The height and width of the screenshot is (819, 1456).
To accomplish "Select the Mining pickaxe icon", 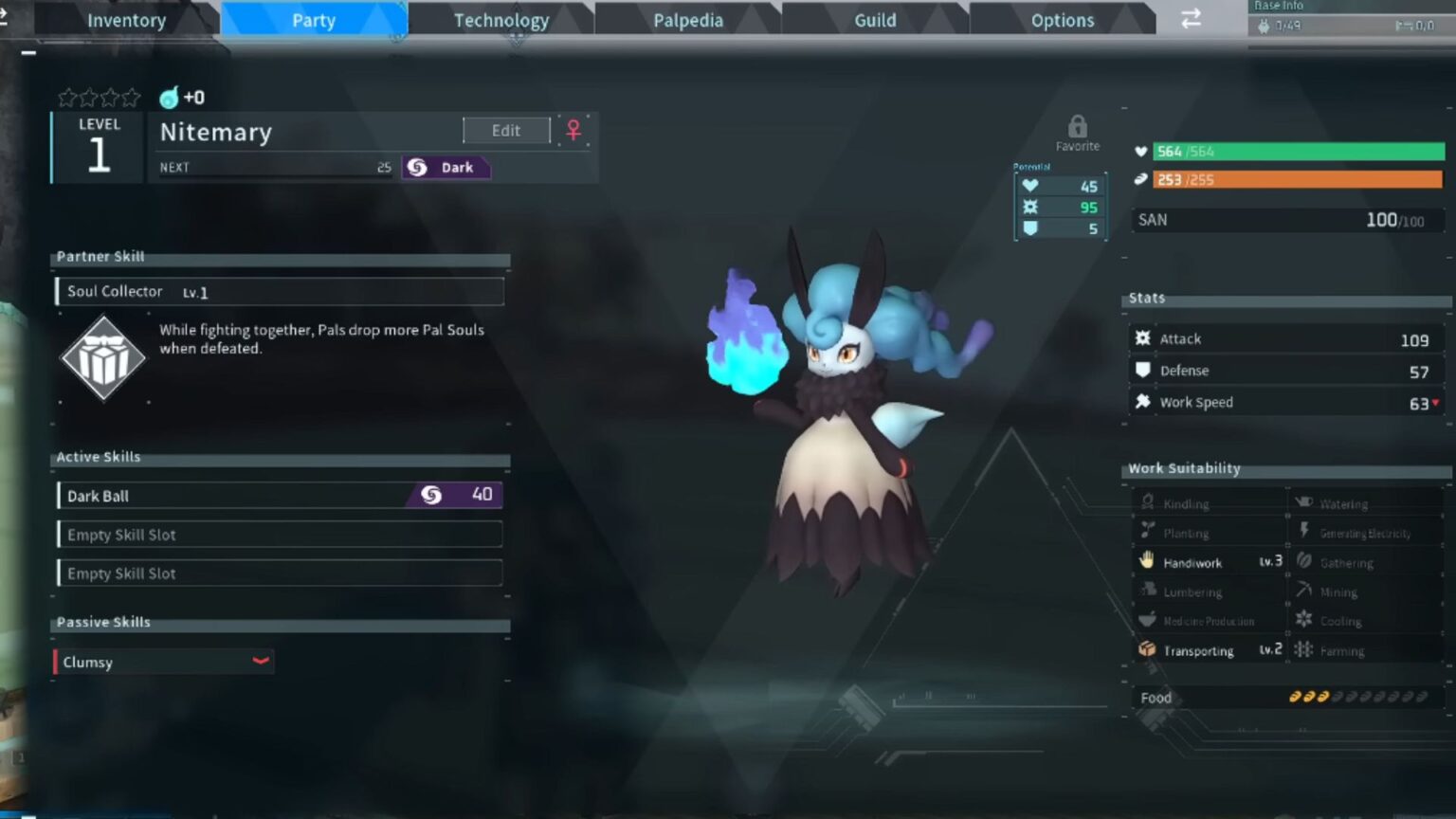I will click(1305, 591).
